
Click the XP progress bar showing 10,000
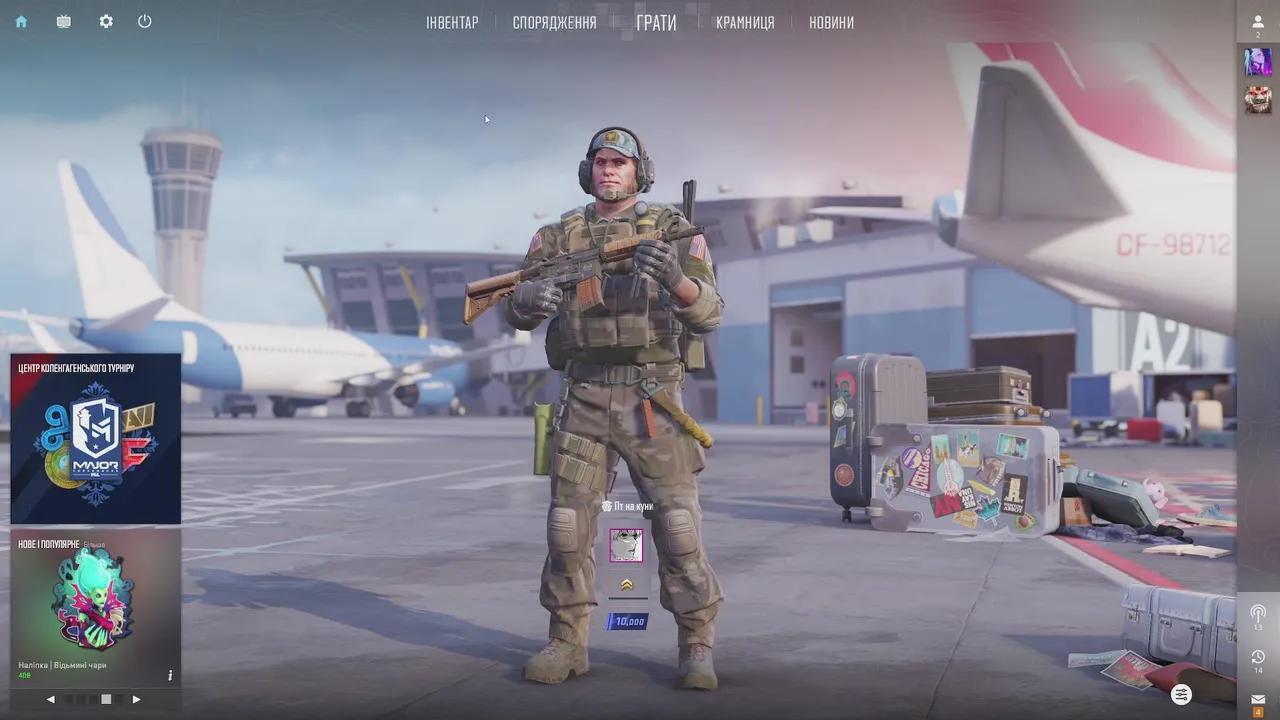pyautogui.click(x=629, y=620)
